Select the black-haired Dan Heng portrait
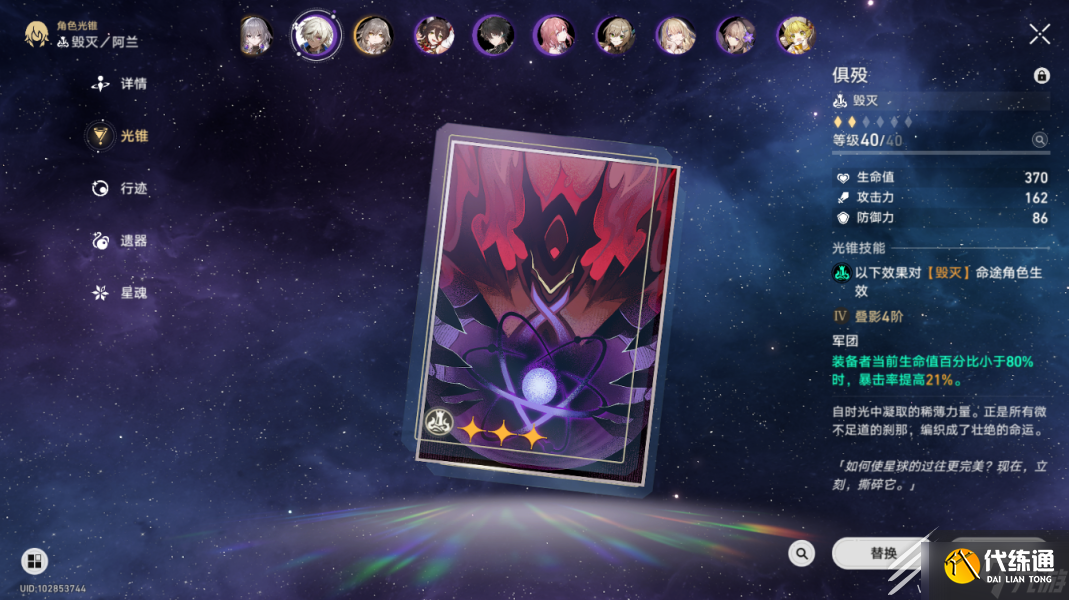1069x600 pixels. tap(493, 35)
